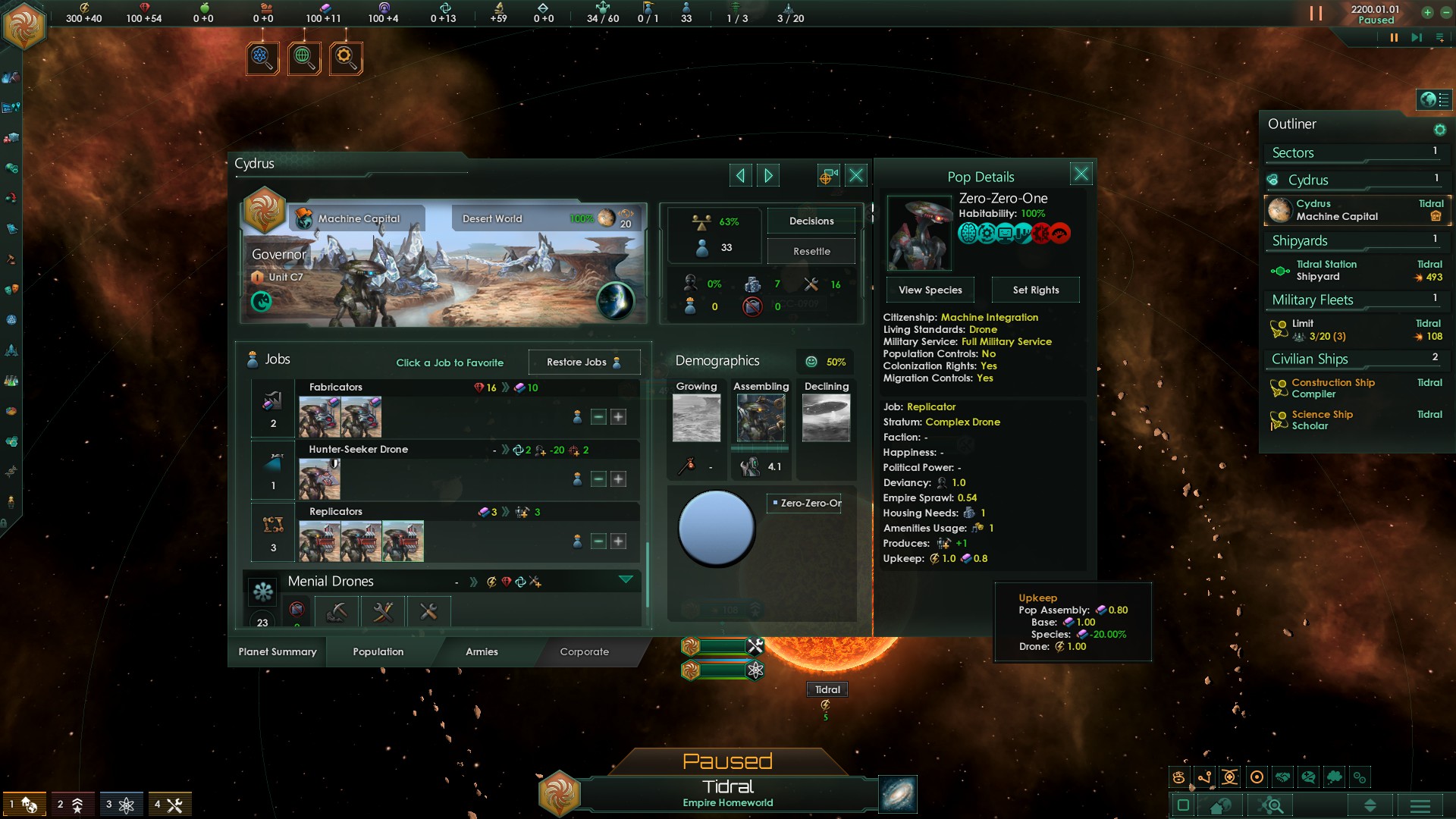This screenshot has width=1456, height=819.
Task: Select the opinion map mode icon
Action: point(1307,777)
